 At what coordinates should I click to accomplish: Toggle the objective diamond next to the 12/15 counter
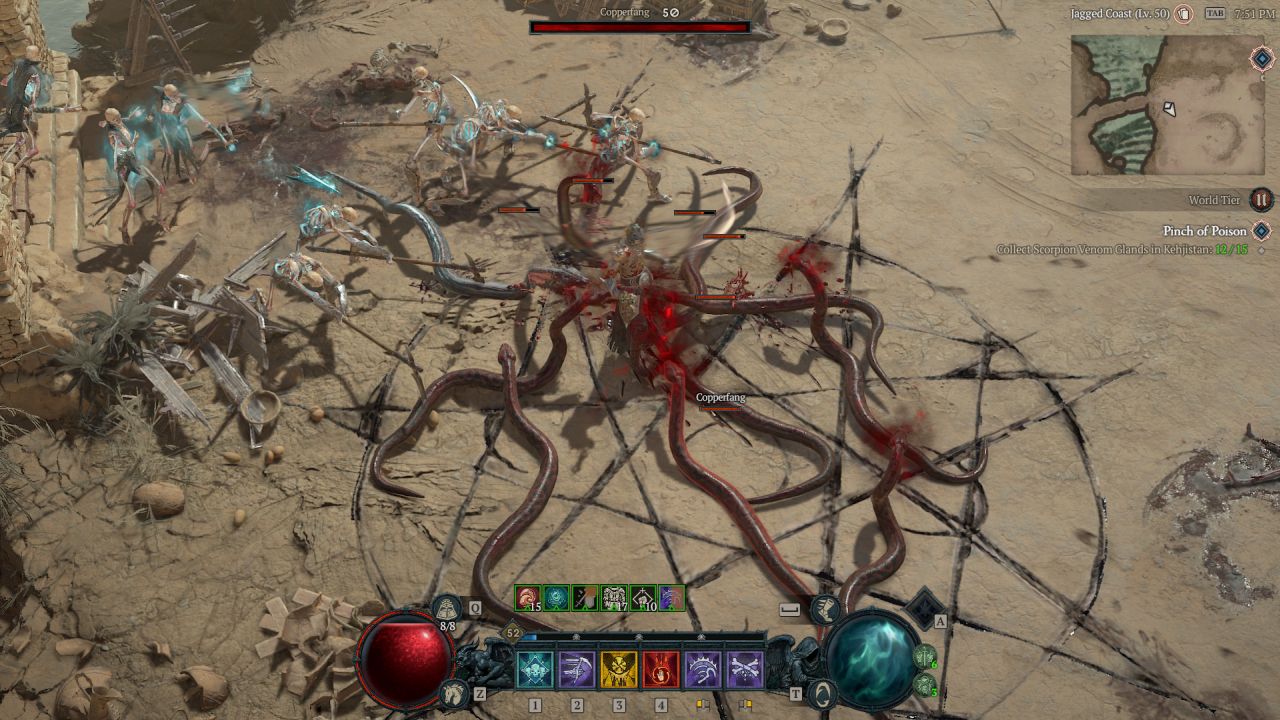(x=1259, y=248)
